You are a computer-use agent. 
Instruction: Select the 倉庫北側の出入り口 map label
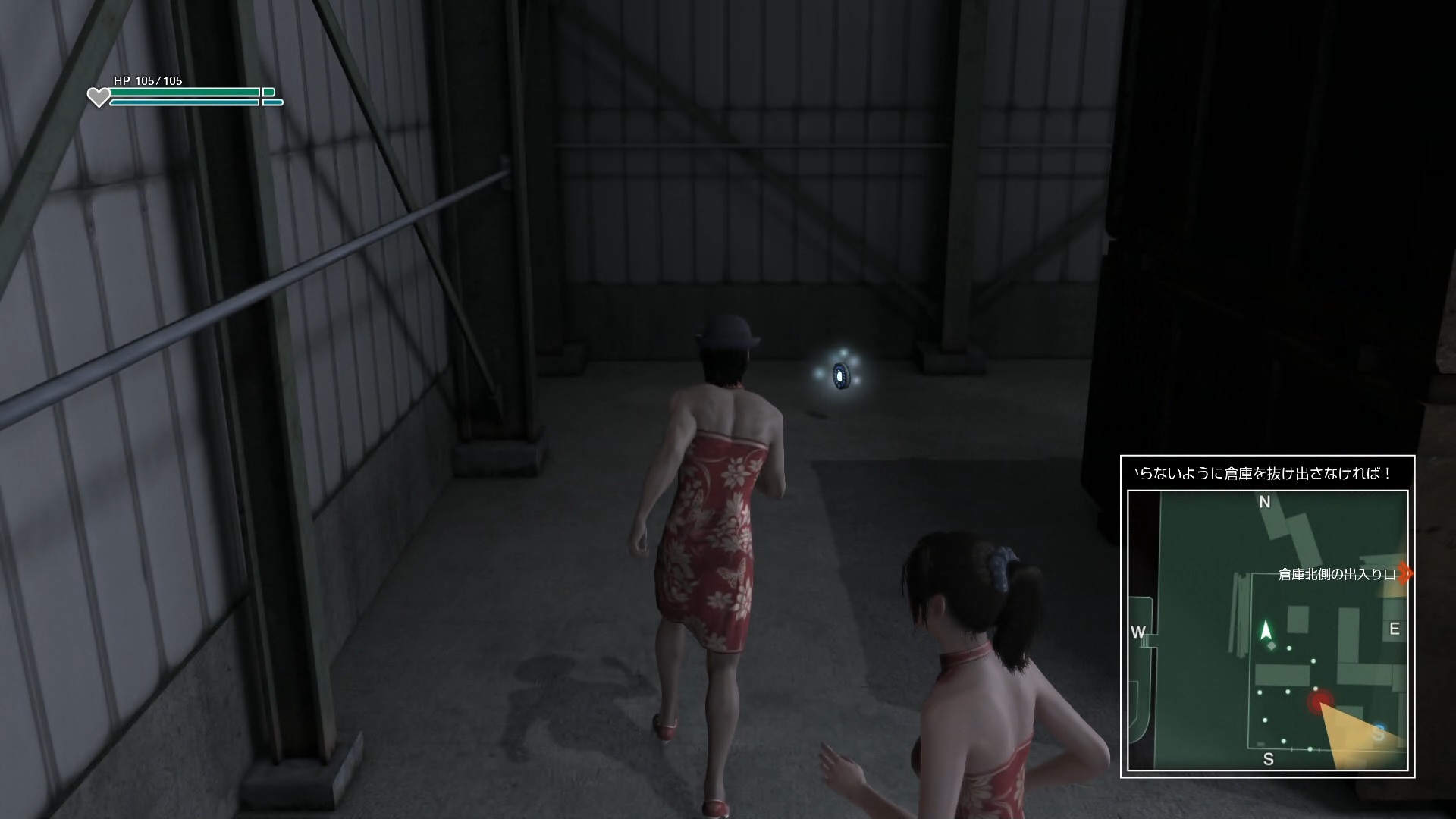1336,575
